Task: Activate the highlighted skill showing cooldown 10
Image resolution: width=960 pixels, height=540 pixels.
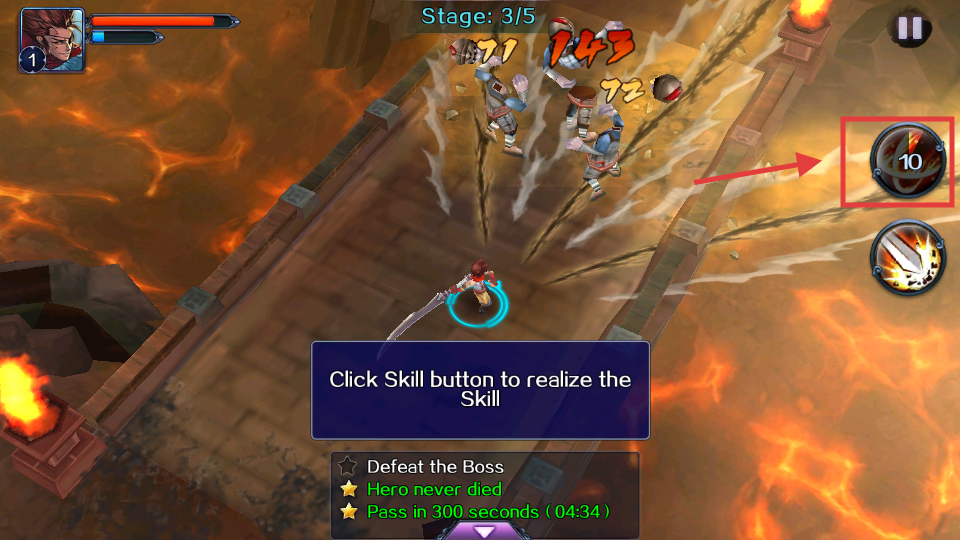Action: click(908, 161)
